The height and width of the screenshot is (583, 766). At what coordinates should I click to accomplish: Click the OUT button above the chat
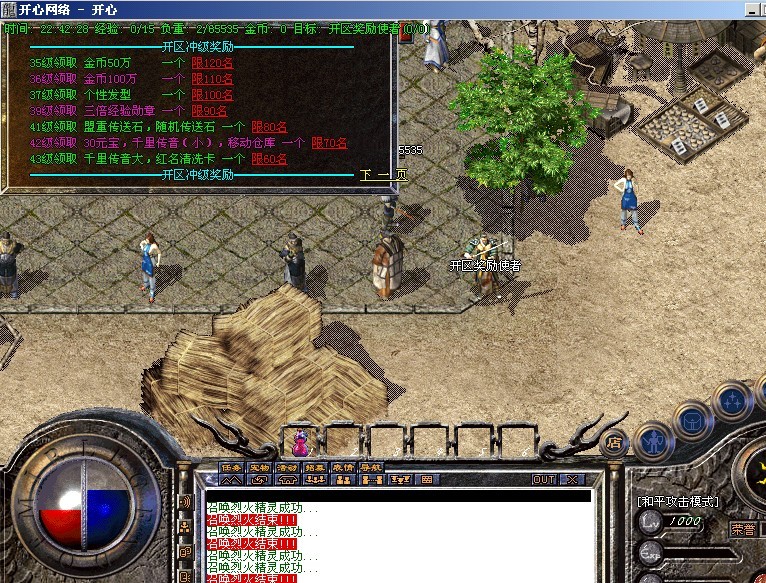click(x=543, y=479)
